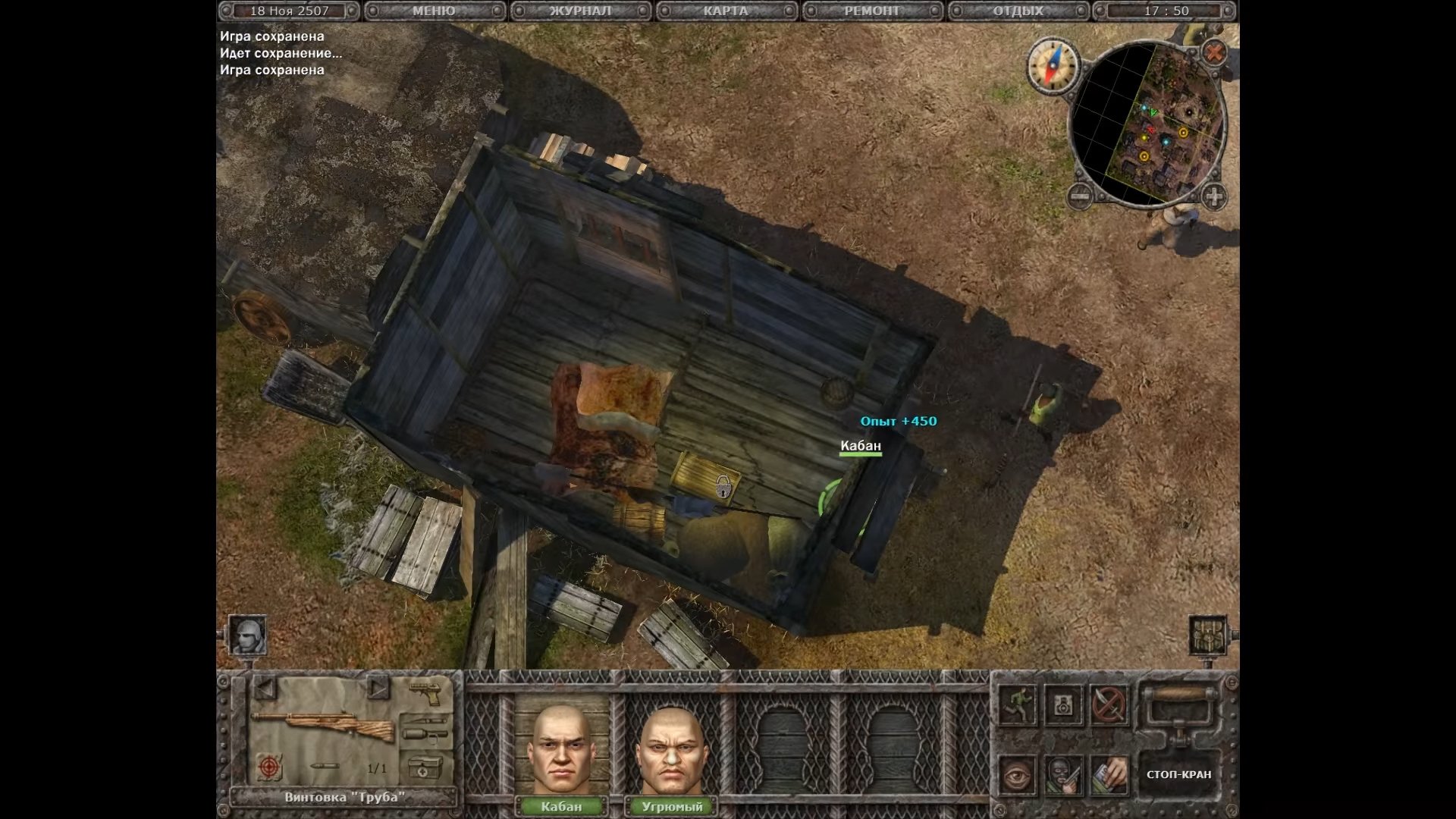1456x819 pixels.
Task: Zoom out the minimap with minus button
Action: coord(1080,197)
